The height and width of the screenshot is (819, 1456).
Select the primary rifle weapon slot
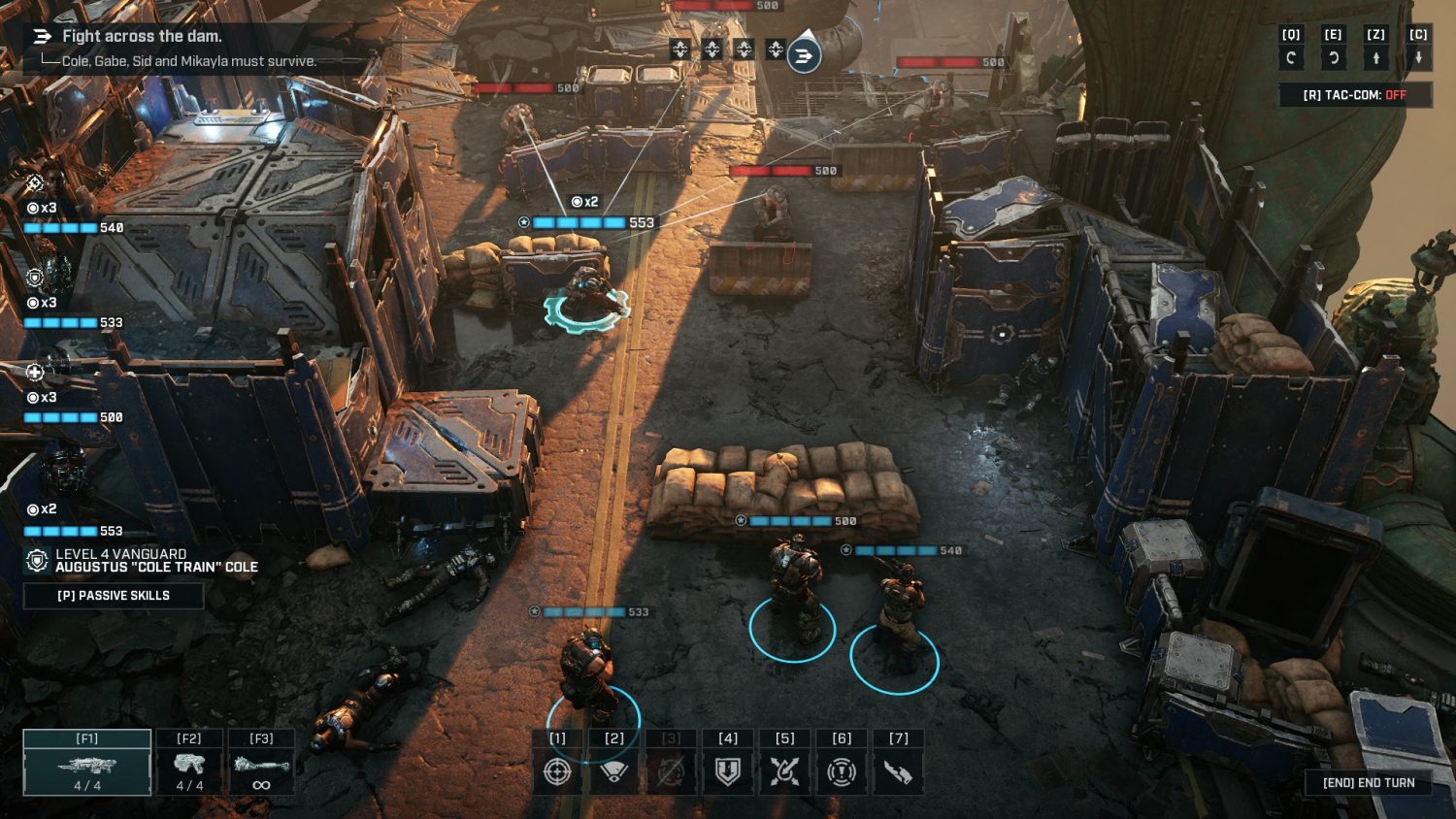point(87,763)
